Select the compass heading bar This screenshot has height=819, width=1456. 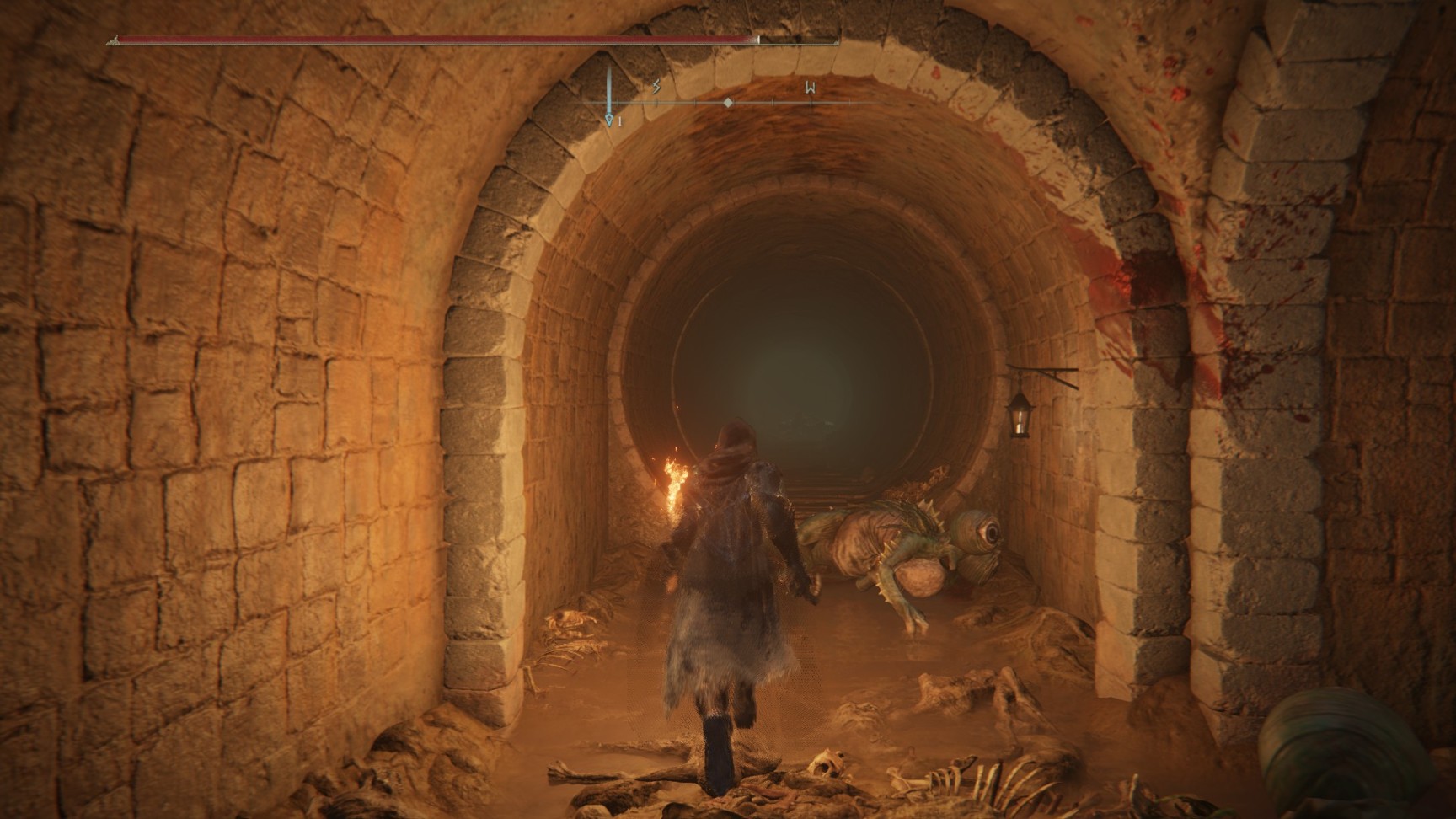coord(730,103)
